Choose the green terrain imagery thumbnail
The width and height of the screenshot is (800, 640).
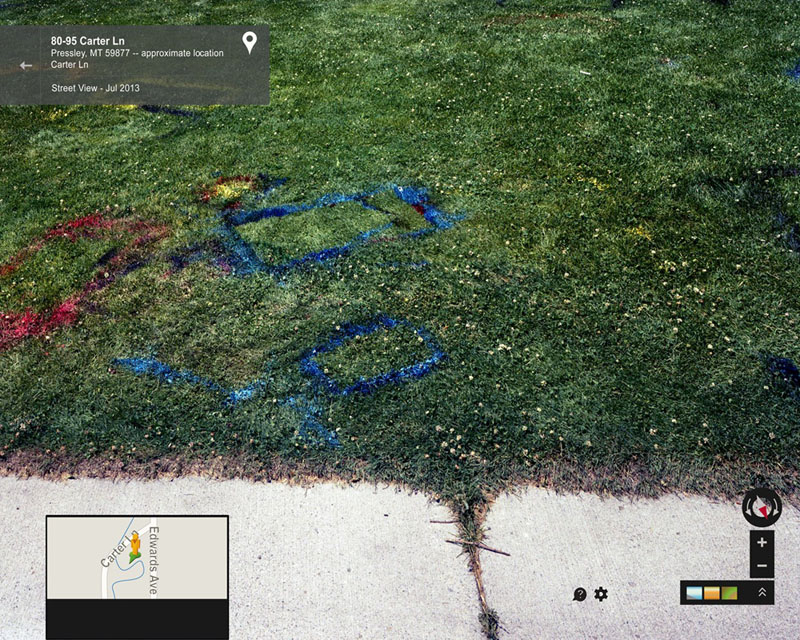click(x=729, y=593)
